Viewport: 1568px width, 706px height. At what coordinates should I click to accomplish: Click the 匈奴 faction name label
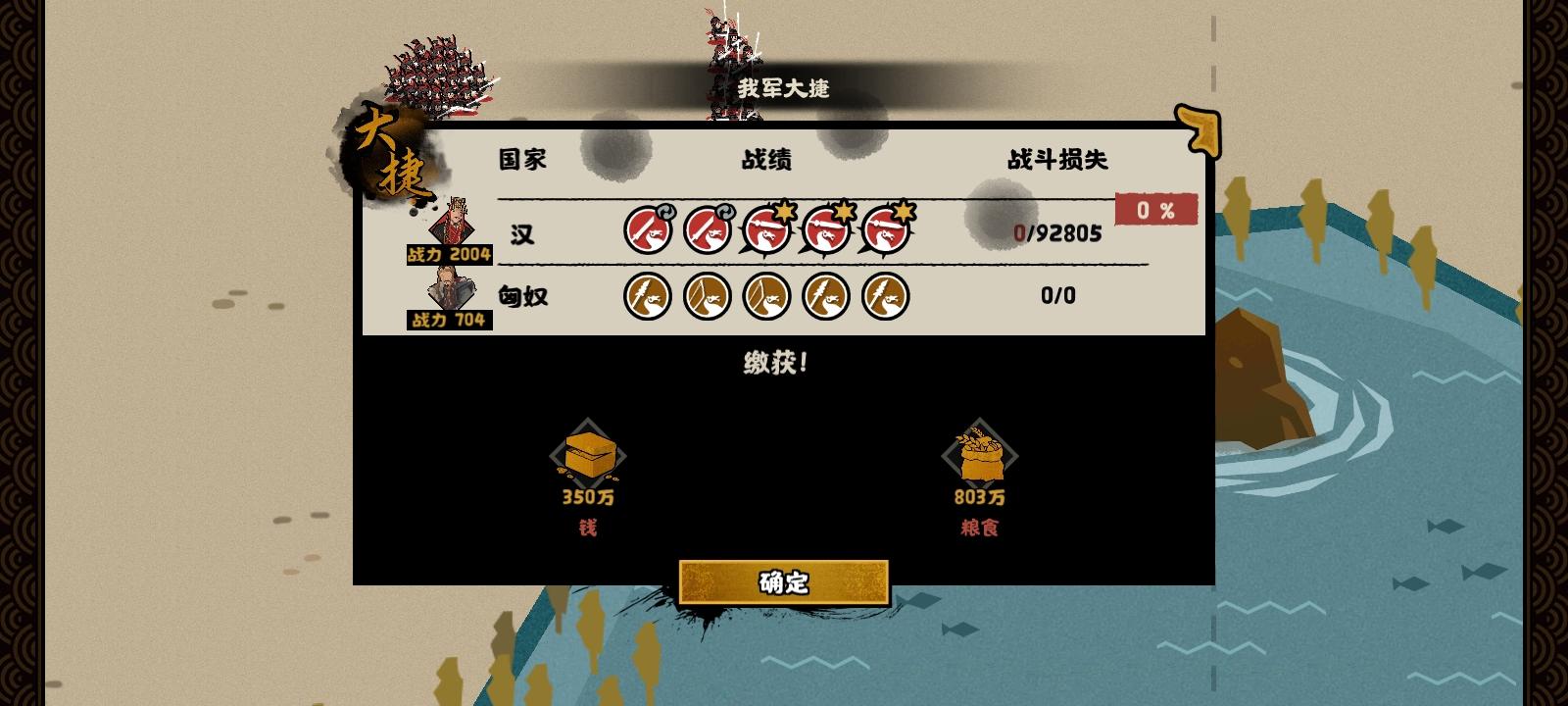tap(525, 296)
